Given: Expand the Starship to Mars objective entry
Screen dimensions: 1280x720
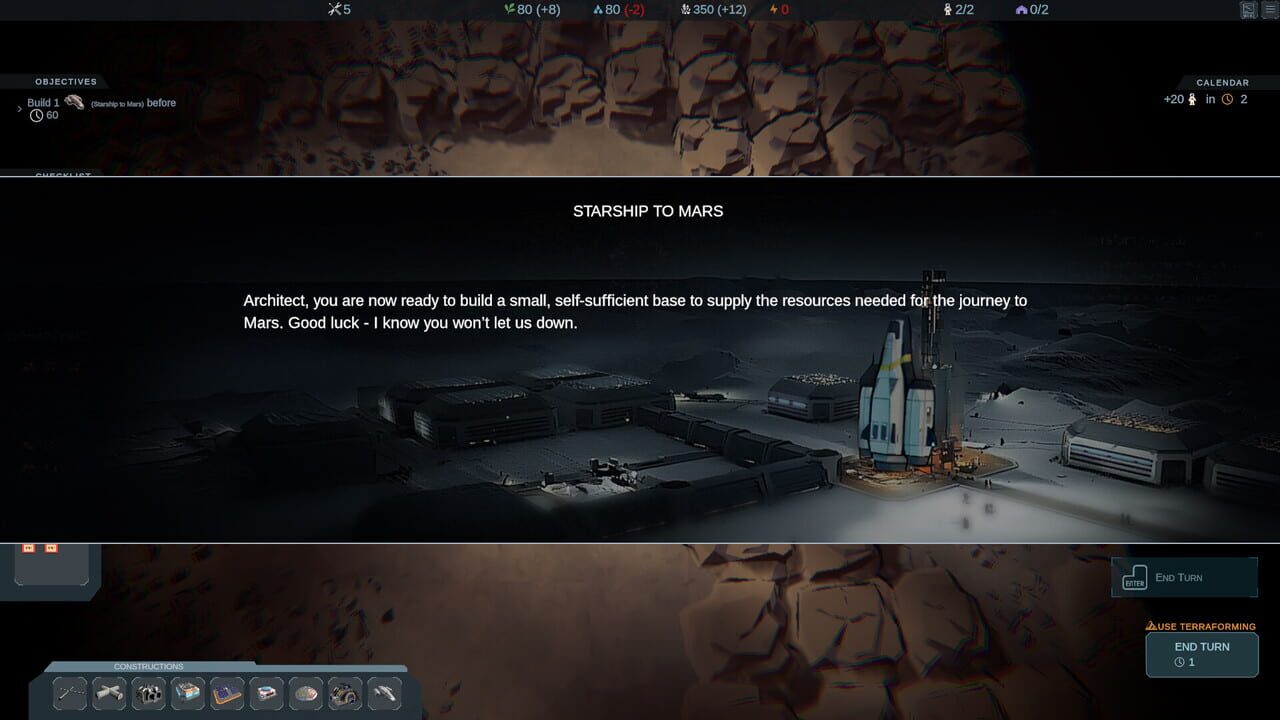Looking at the screenshot, I should (x=20, y=107).
